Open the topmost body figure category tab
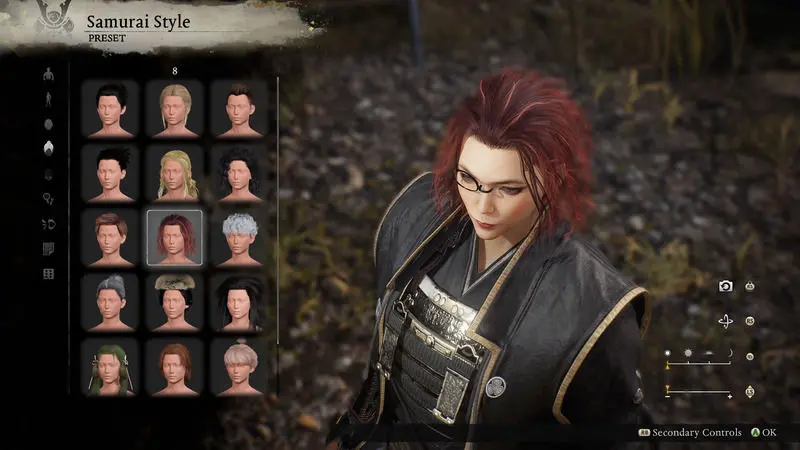The width and height of the screenshot is (800, 450). coord(48,73)
